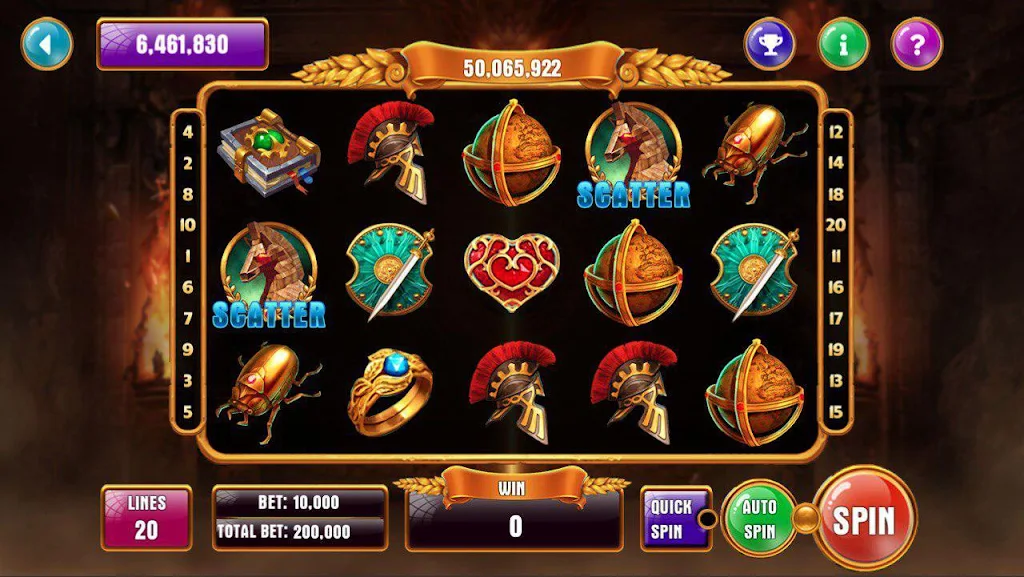The image size is (1024, 577).
Task: Select payline number 5 marker
Action: point(188,411)
